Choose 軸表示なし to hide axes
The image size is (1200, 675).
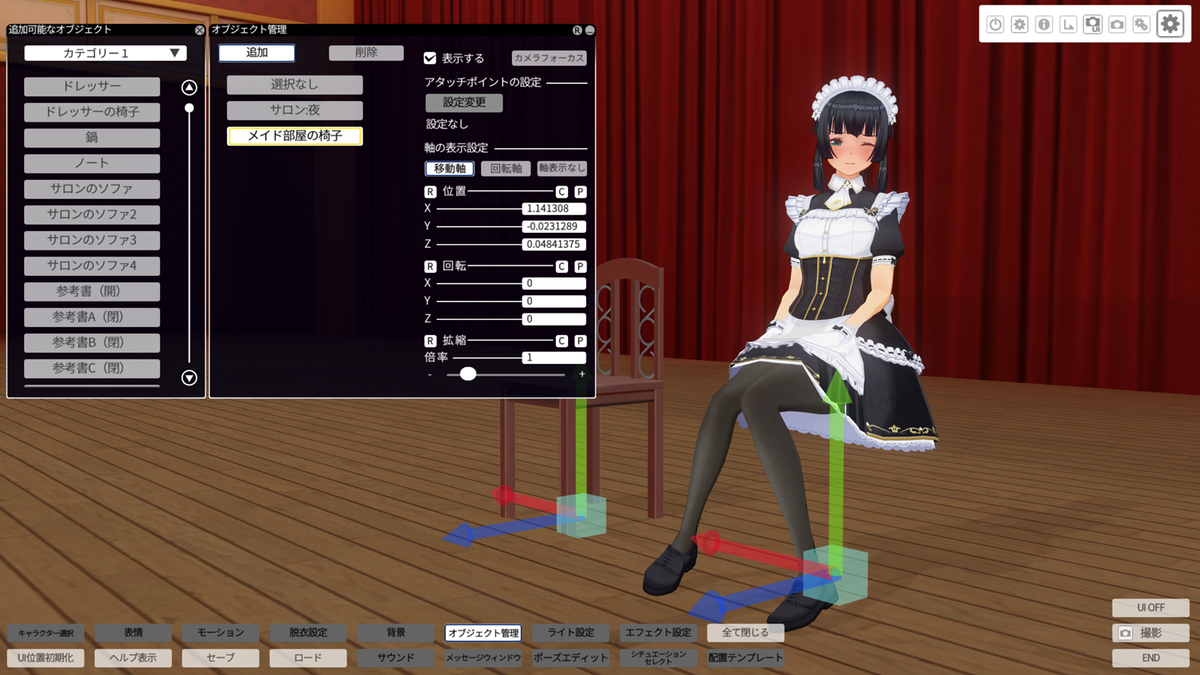(x=562, y=169)
